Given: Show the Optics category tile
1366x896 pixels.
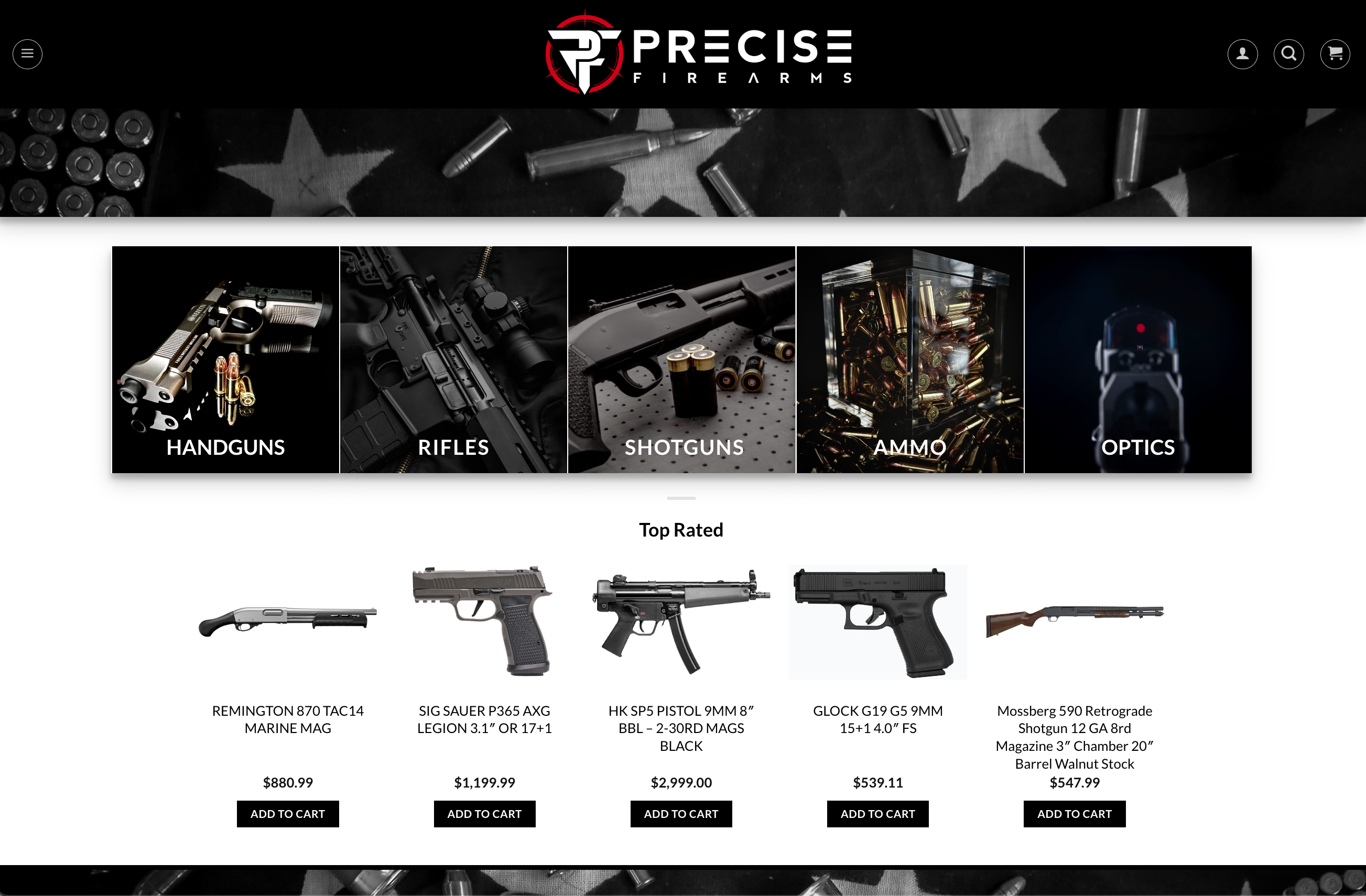Looking at the screenshot, I should click(1137, 359).
